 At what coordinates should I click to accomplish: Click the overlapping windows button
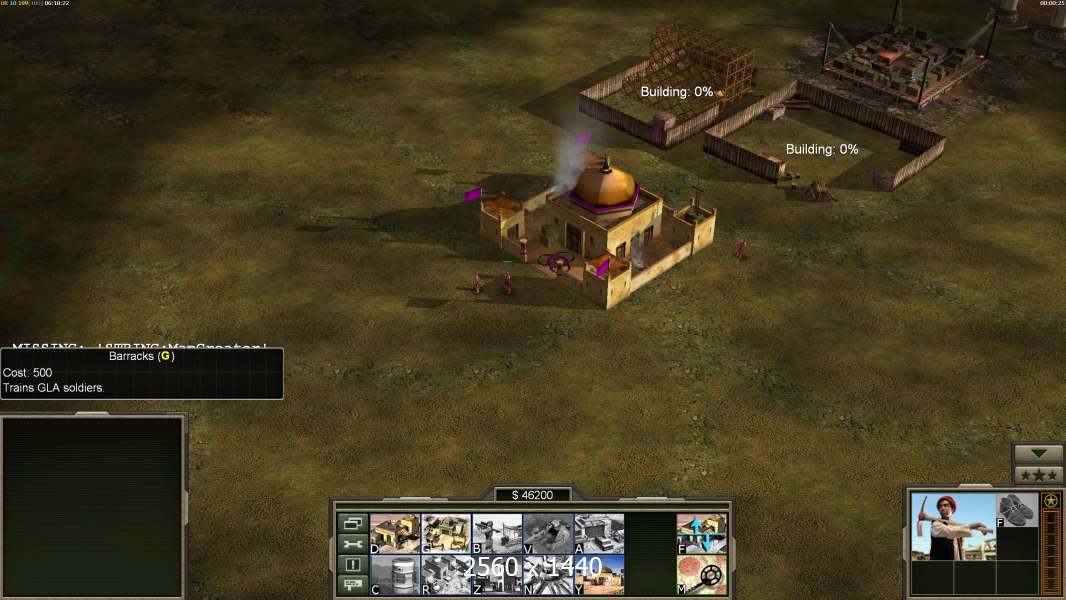pyautogui.click(x=352, y=523)
